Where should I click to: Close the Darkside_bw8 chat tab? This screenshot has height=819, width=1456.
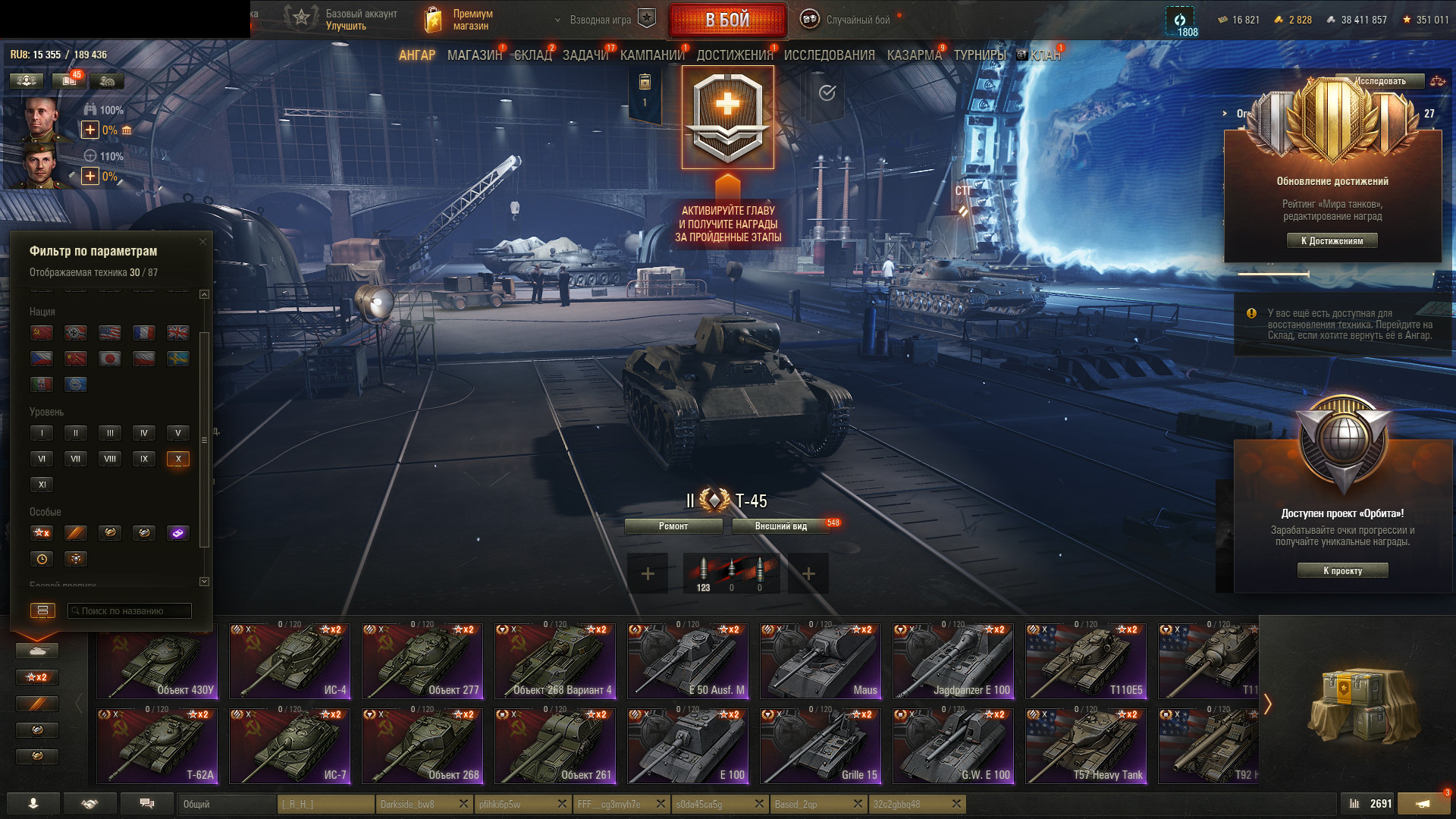tap(463, 804)
